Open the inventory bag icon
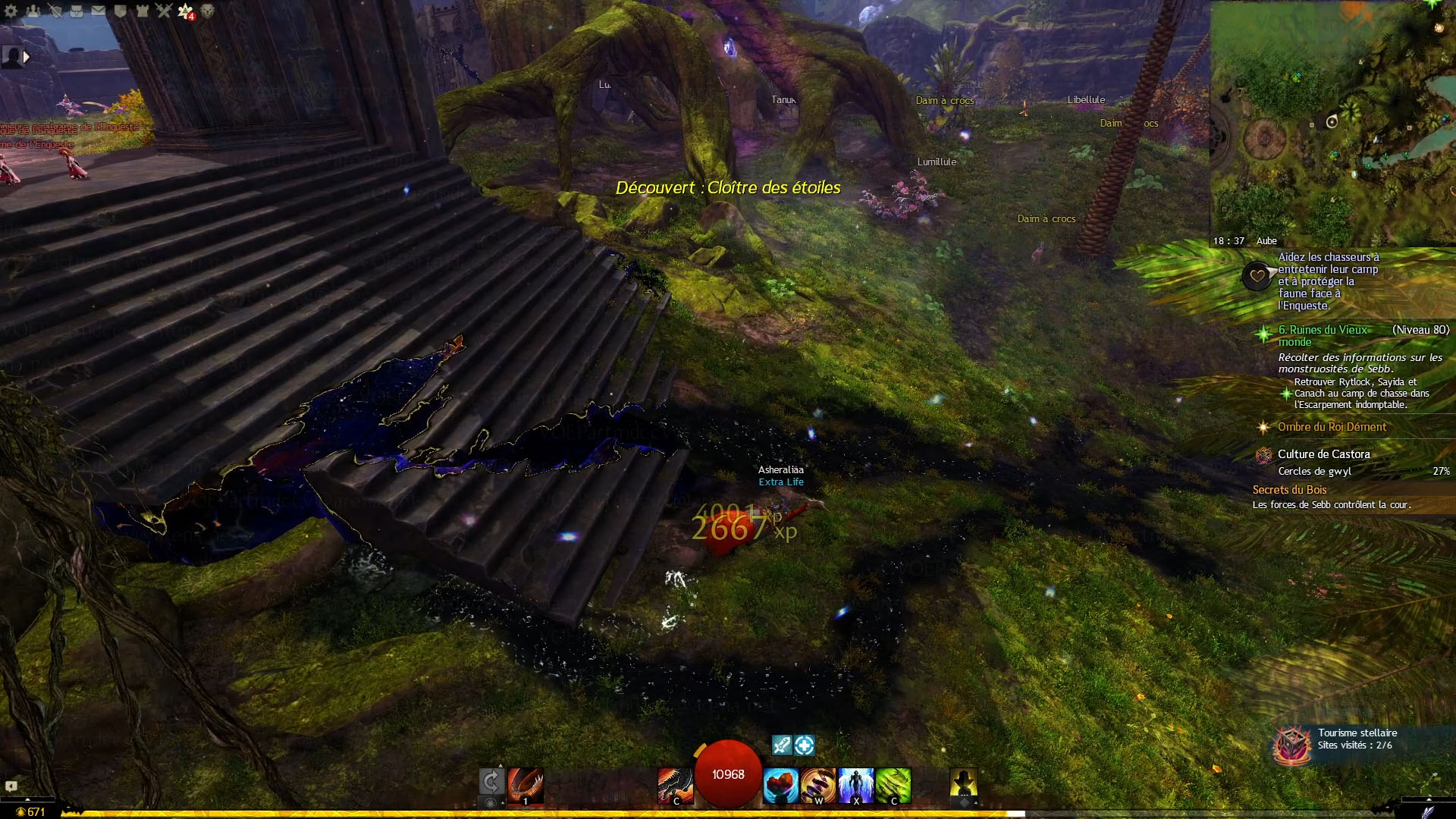Viewport: 1456px width, 819px height. coord(77,11)
